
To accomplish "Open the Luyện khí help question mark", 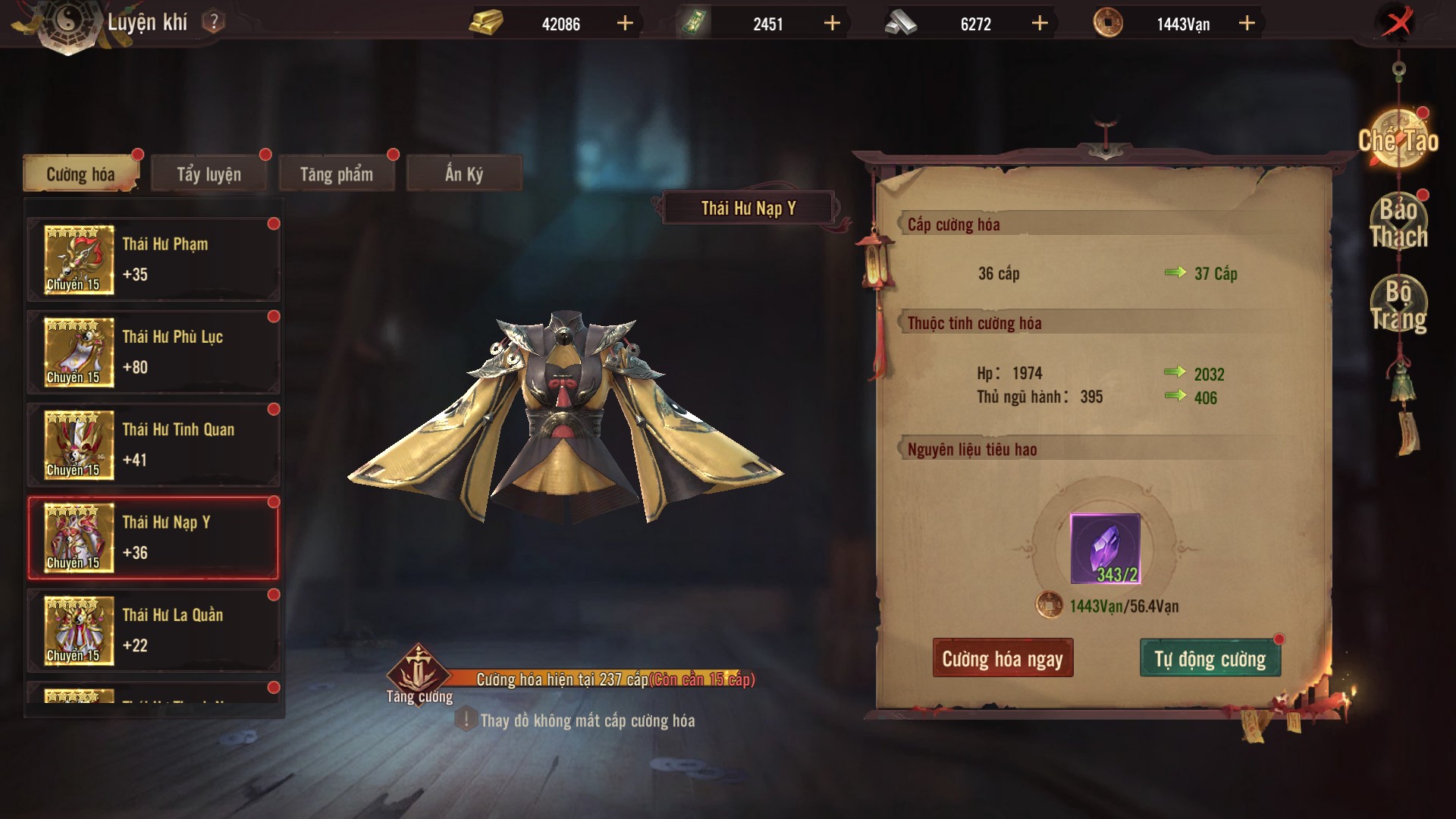I will 214,22.
